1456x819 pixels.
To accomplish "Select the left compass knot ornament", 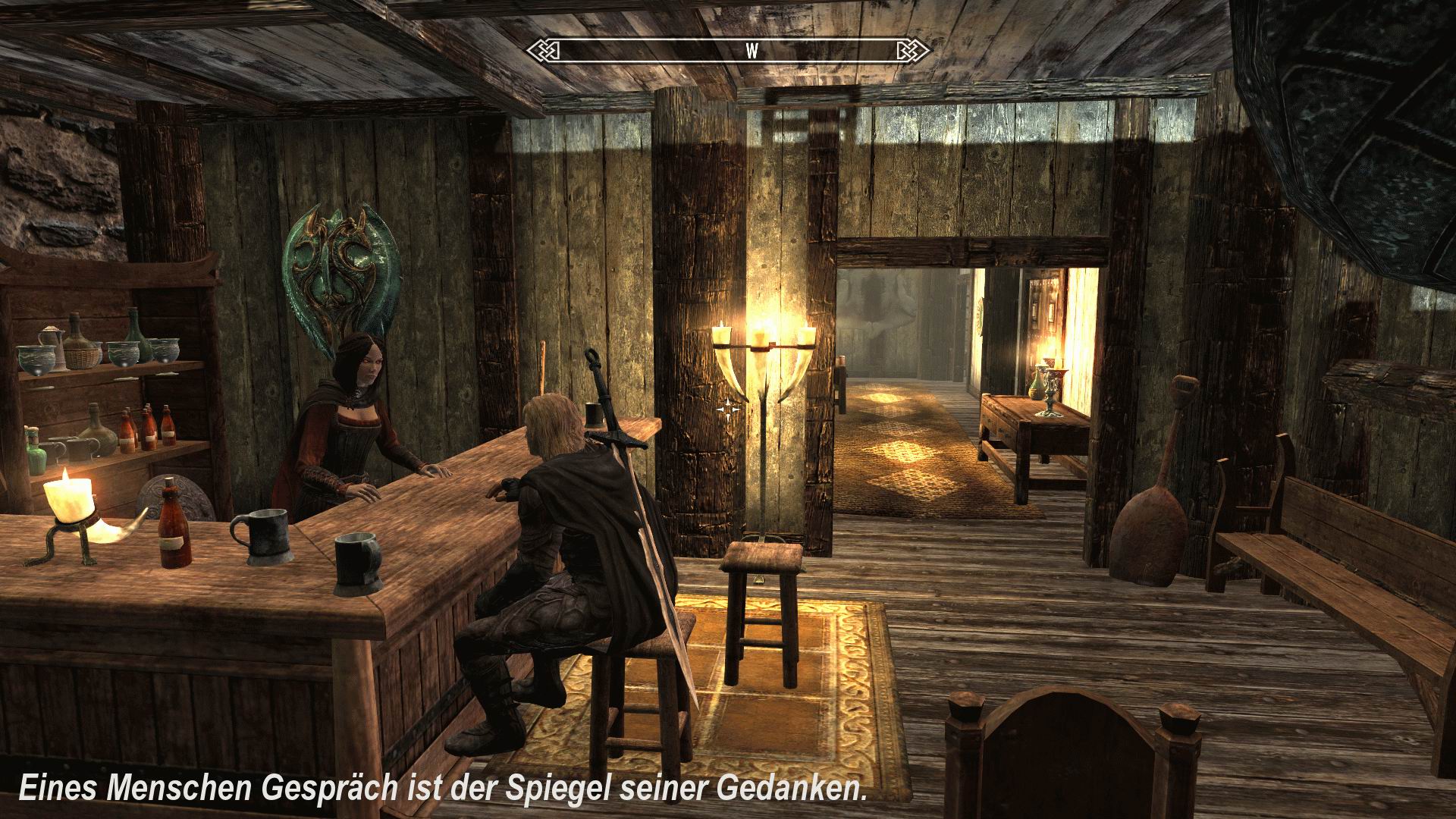I will (543, 49).
